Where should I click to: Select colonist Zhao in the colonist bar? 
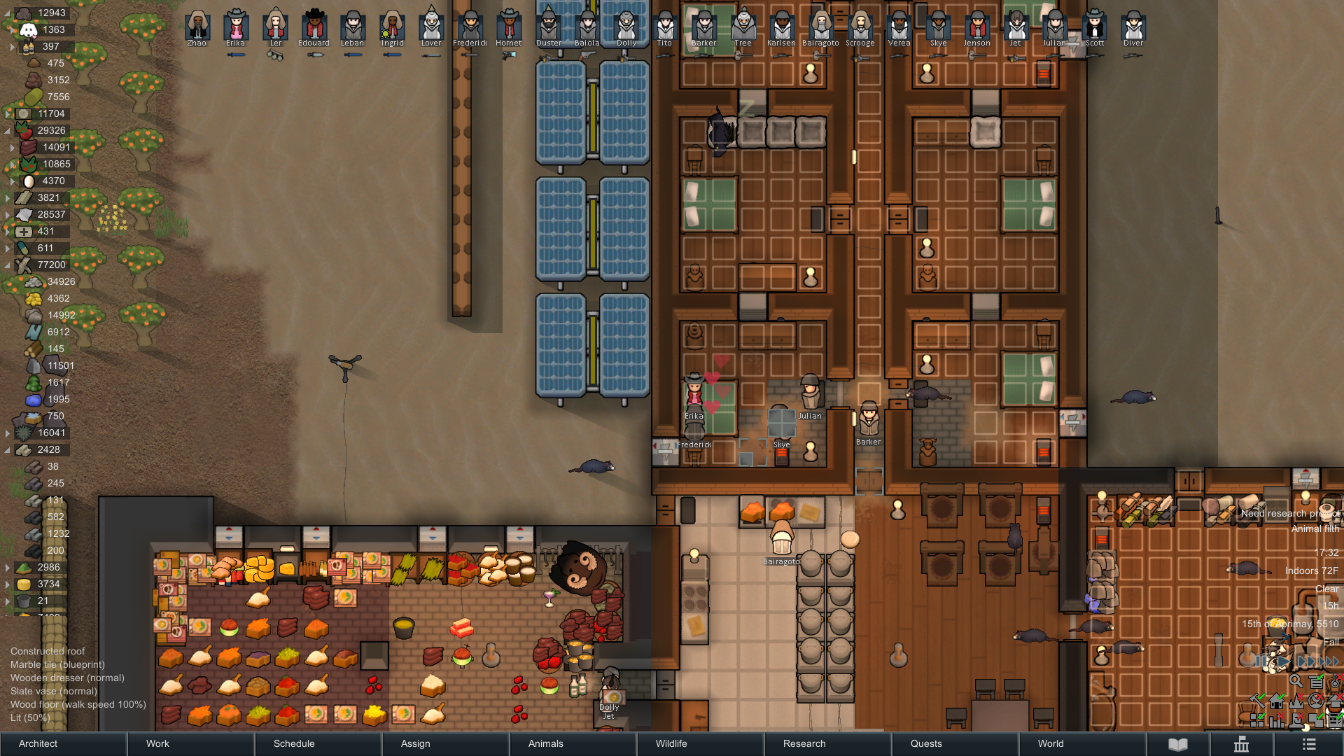click(198, 26)
